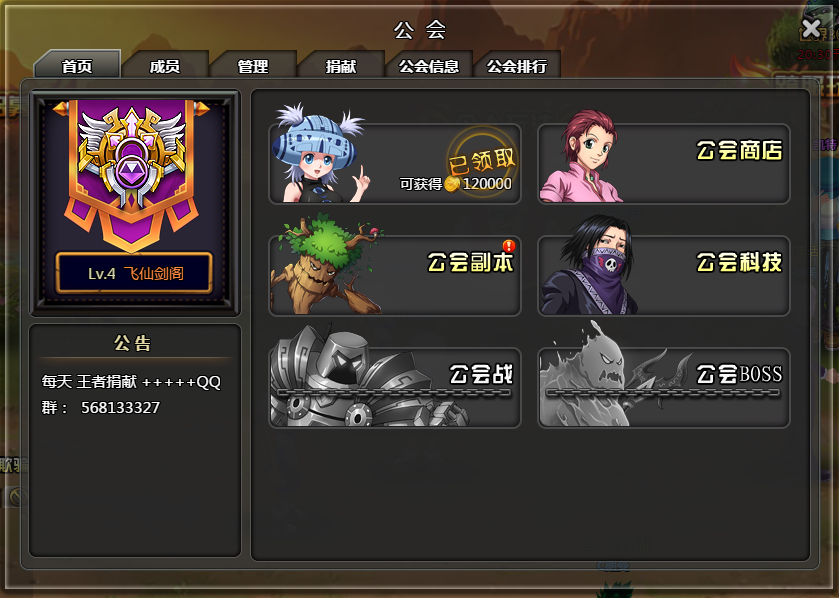Close the 公会 guild window
This screenshot has width=839, height=598.
point(811,28)
